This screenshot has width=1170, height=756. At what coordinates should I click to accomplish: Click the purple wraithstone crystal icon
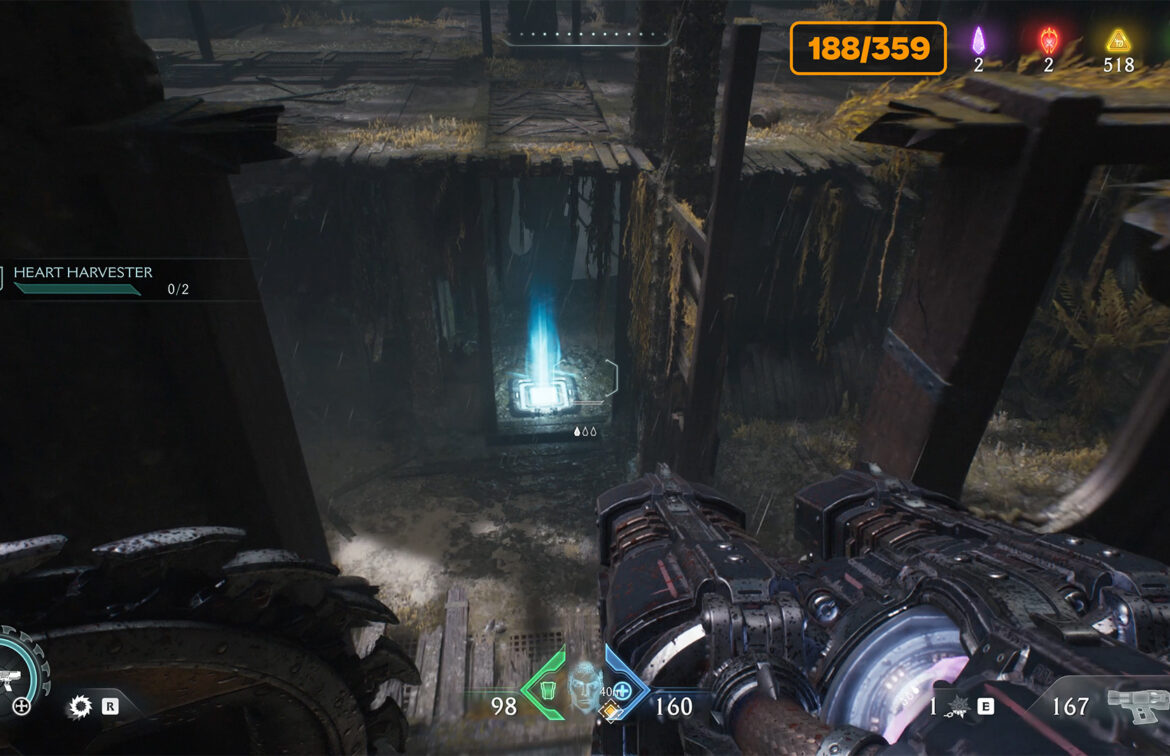979,41
